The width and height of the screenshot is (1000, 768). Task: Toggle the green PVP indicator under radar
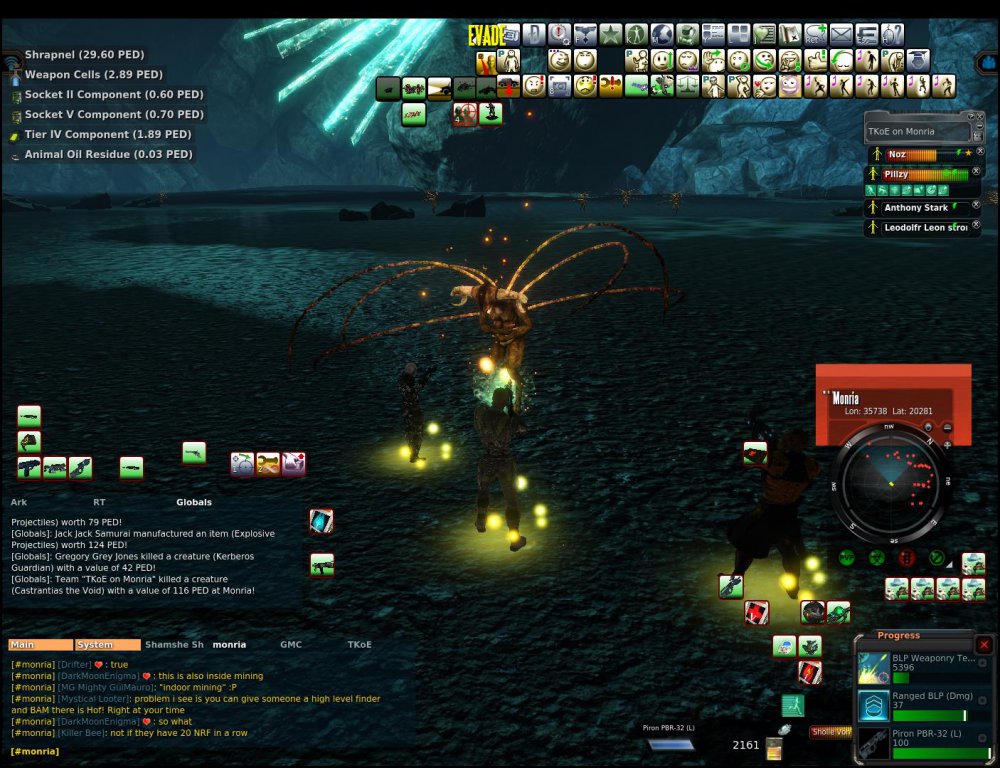[847, 558]
